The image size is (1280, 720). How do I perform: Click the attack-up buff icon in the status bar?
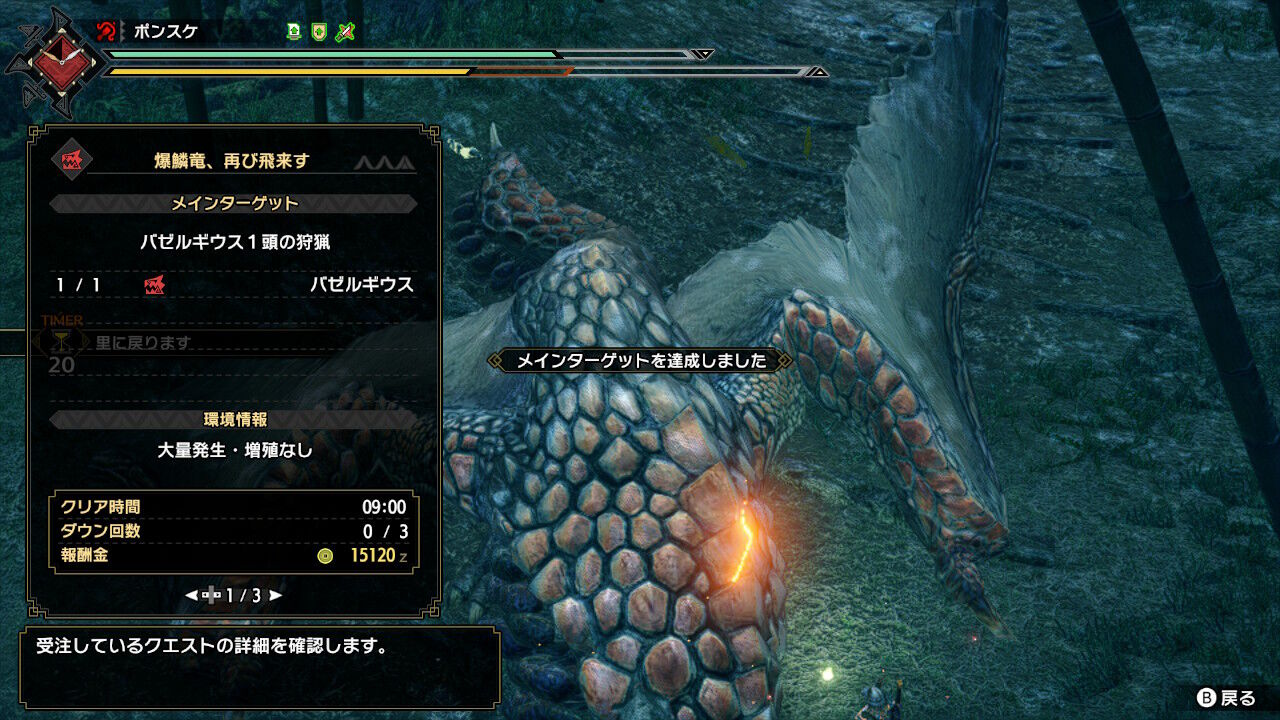tap(294, 33)
